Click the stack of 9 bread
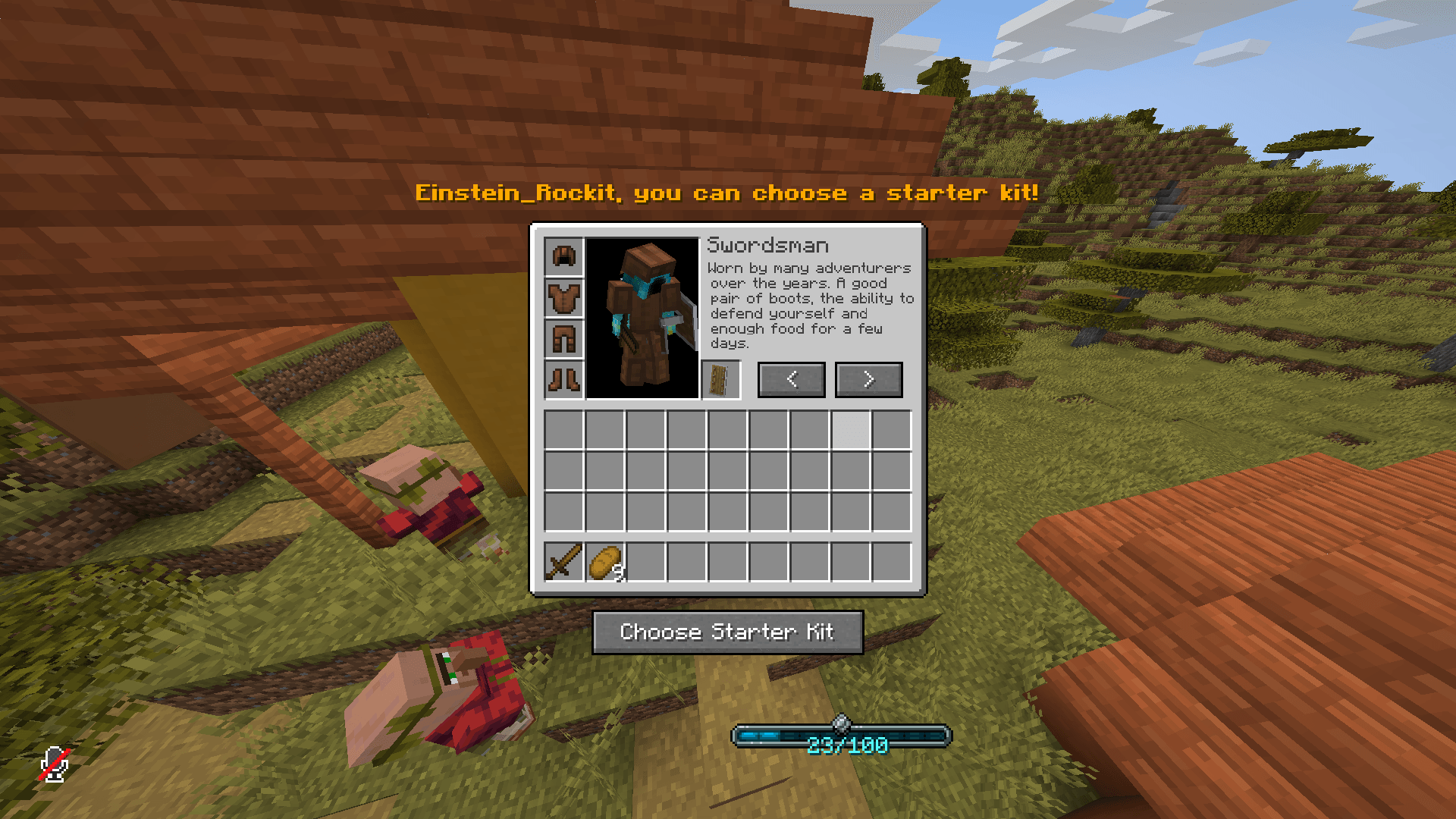The image size is (1456, 819). (604, 563)
